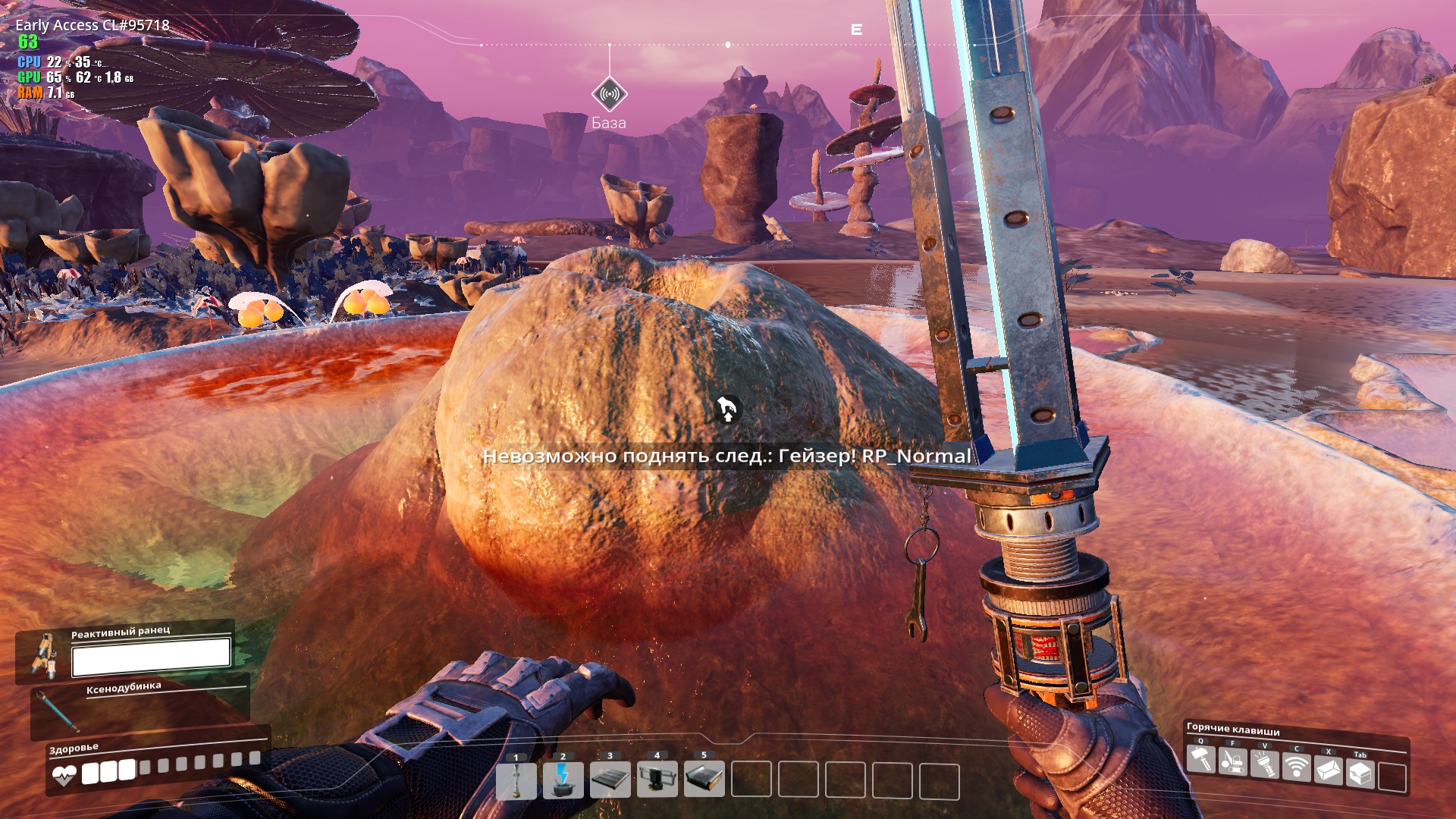Click the База beacon marker on compass
This screenshot has height=819, width=1456.
pyautogui.click(x=609, y=95)
